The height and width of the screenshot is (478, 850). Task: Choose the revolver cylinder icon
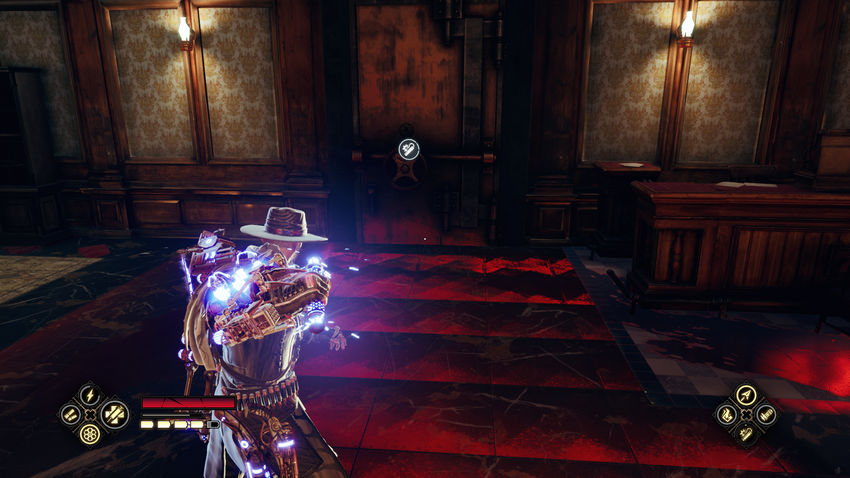coord(90,435)
